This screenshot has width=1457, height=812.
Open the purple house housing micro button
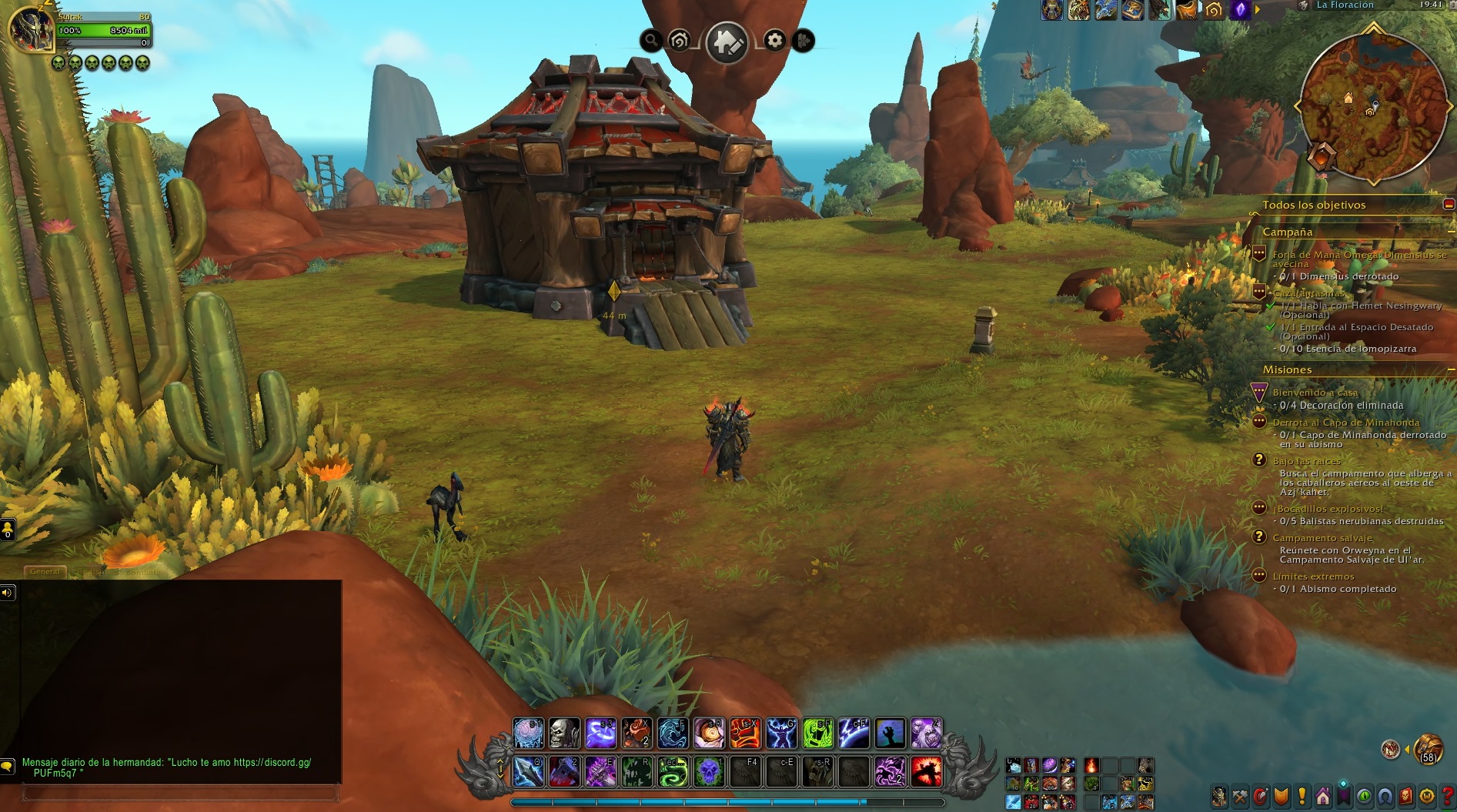(x=1322, y=797)
